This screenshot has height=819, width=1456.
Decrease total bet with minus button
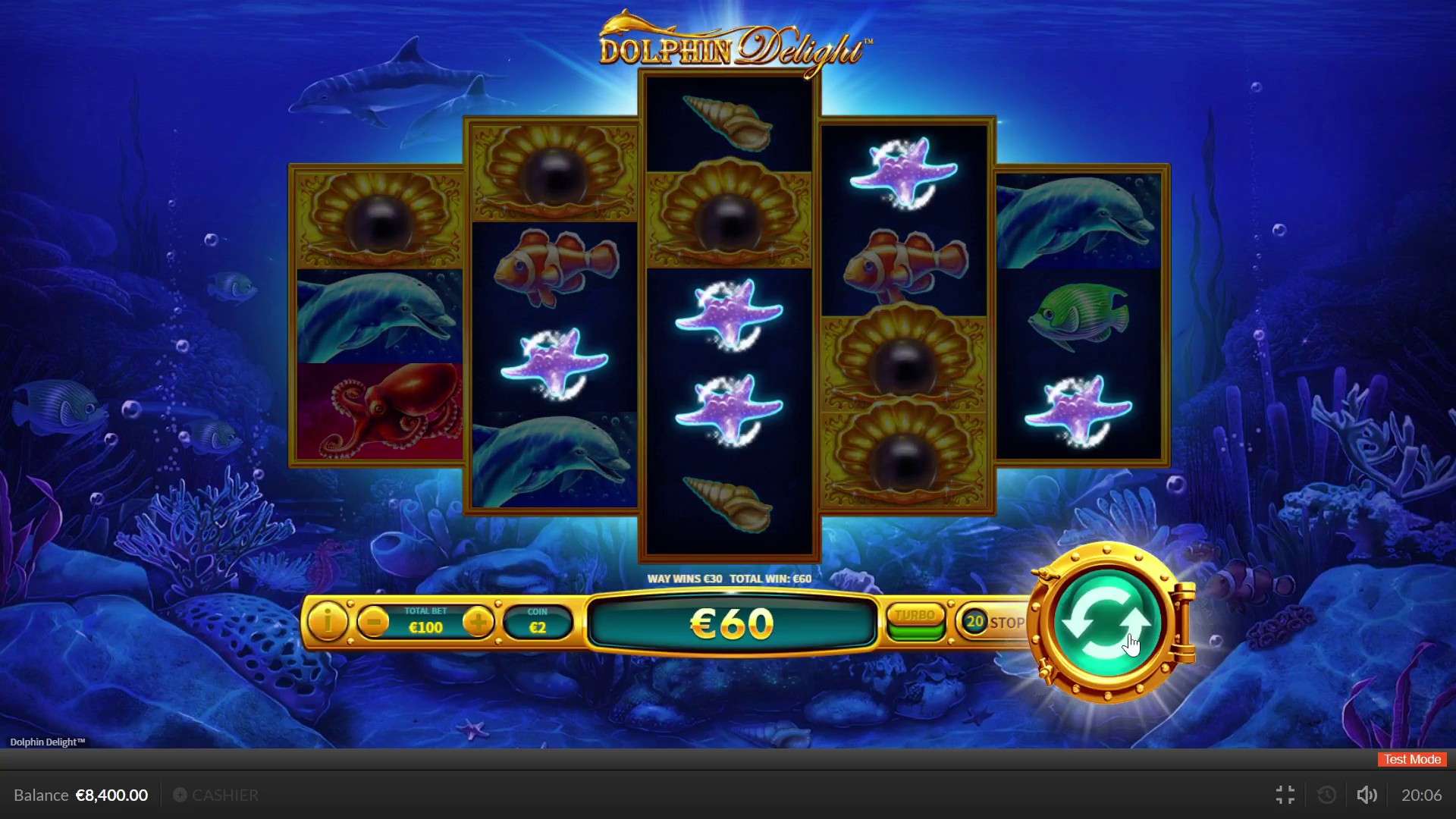point(373,623)
